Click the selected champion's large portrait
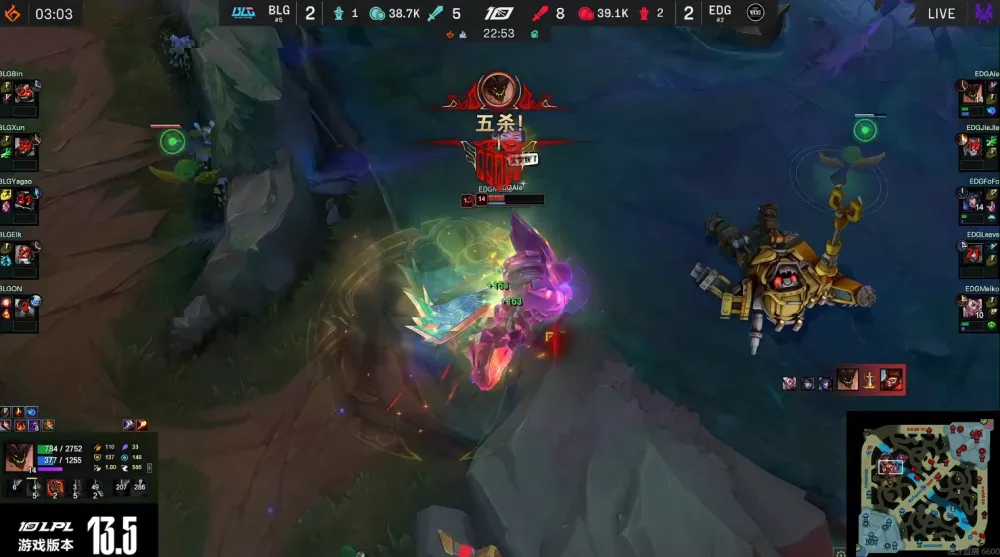 click(20, 457)
